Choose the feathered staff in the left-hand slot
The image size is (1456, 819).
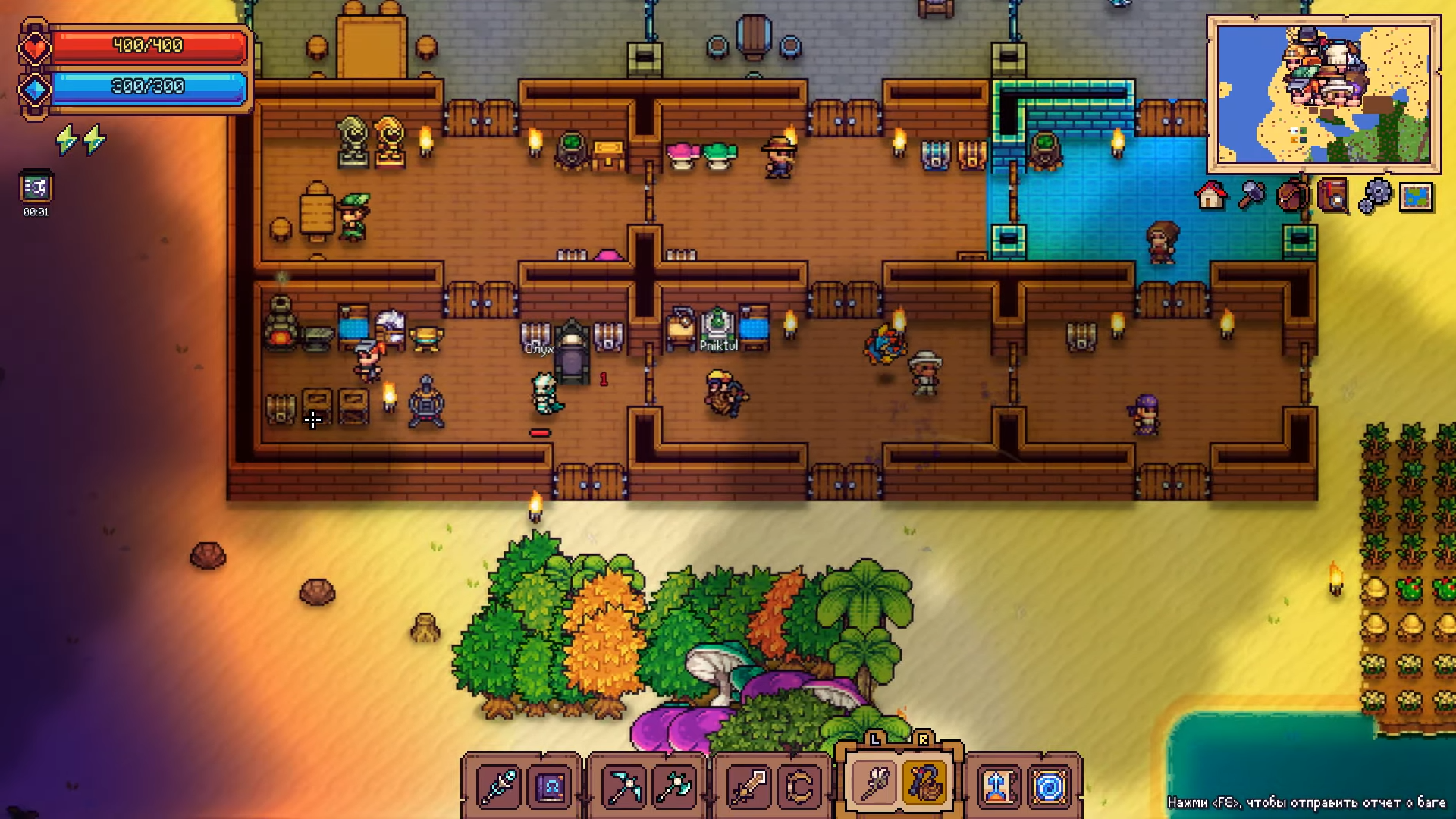pyautogui.click(x=874, y=783)
